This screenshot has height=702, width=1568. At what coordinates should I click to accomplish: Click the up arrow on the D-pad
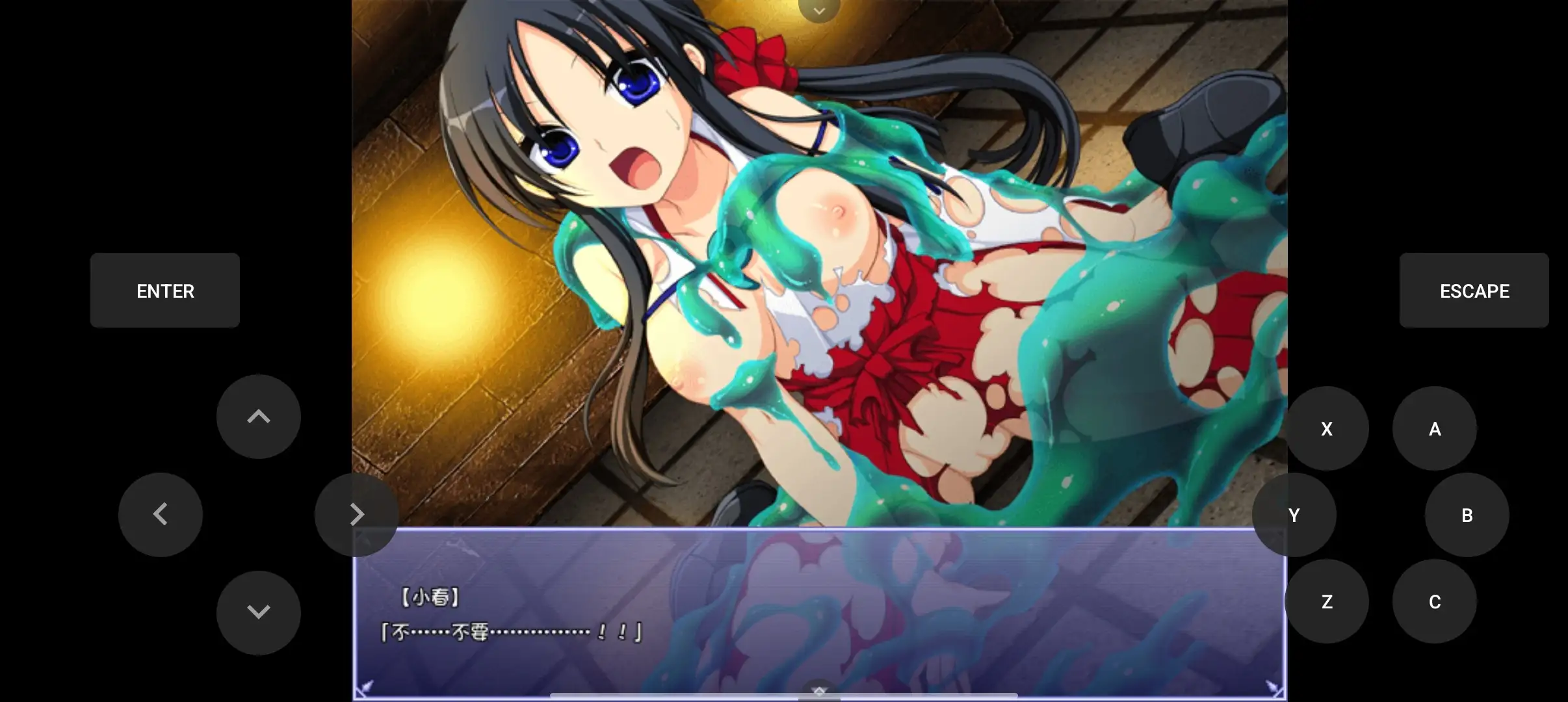(x=259, y=417)
